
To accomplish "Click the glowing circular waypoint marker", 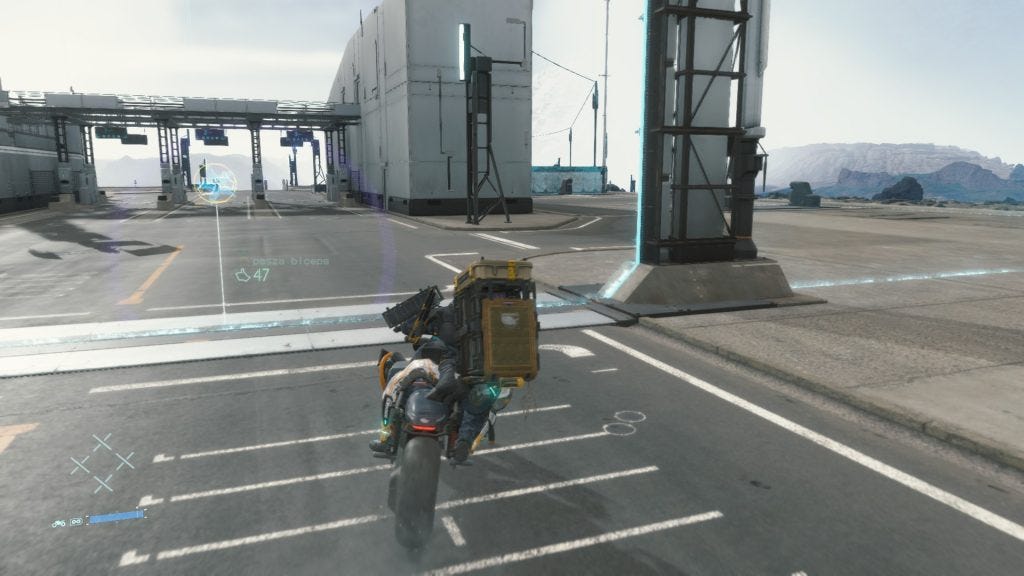I will coord(215,184).
